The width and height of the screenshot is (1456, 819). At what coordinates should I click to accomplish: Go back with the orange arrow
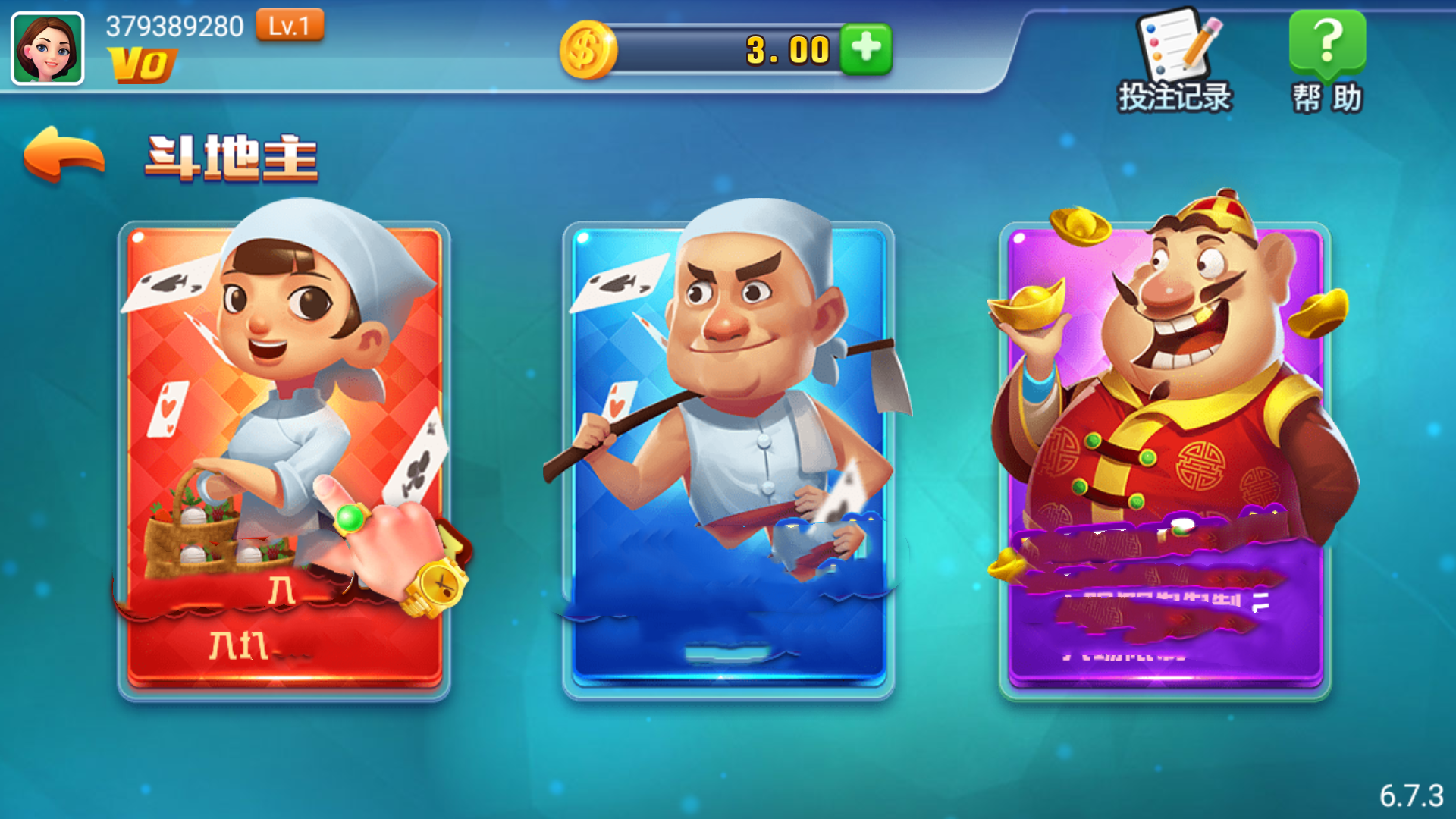tap(64, 155)
